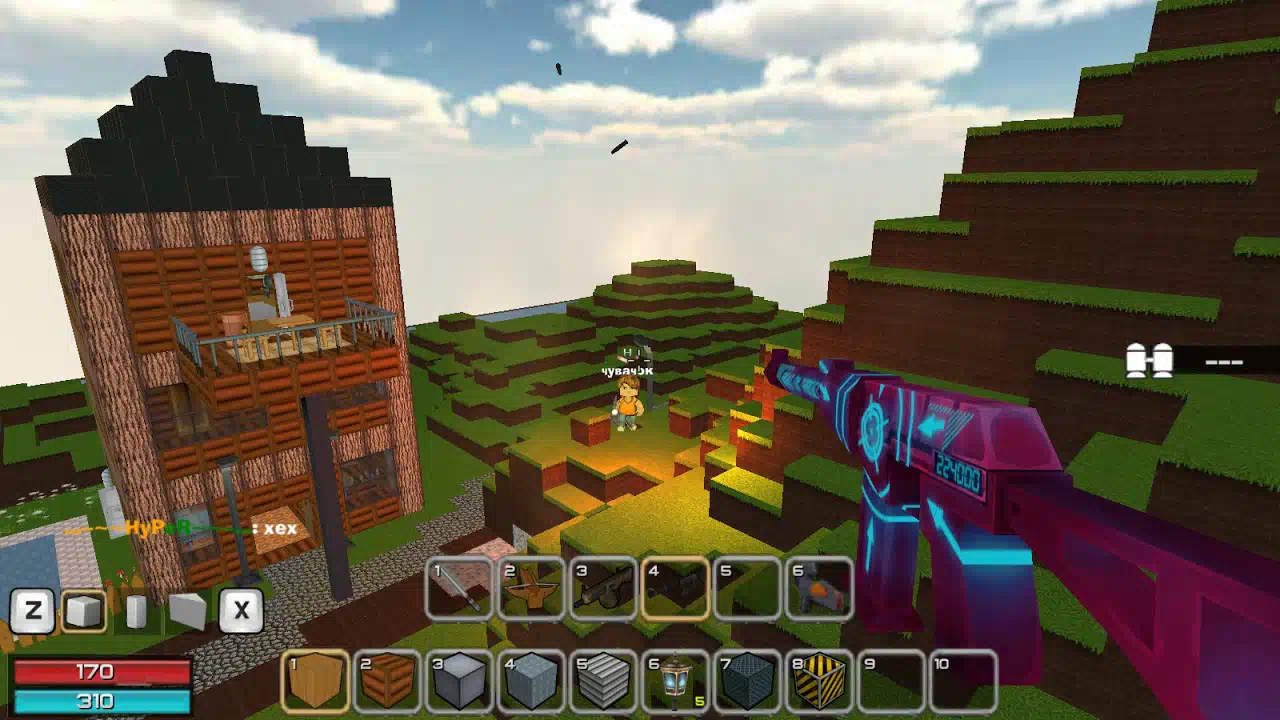This screenshot has width=1280, height=720.
Task: Pick the dark teal mesh block
Action: click(x=747, y=682)
